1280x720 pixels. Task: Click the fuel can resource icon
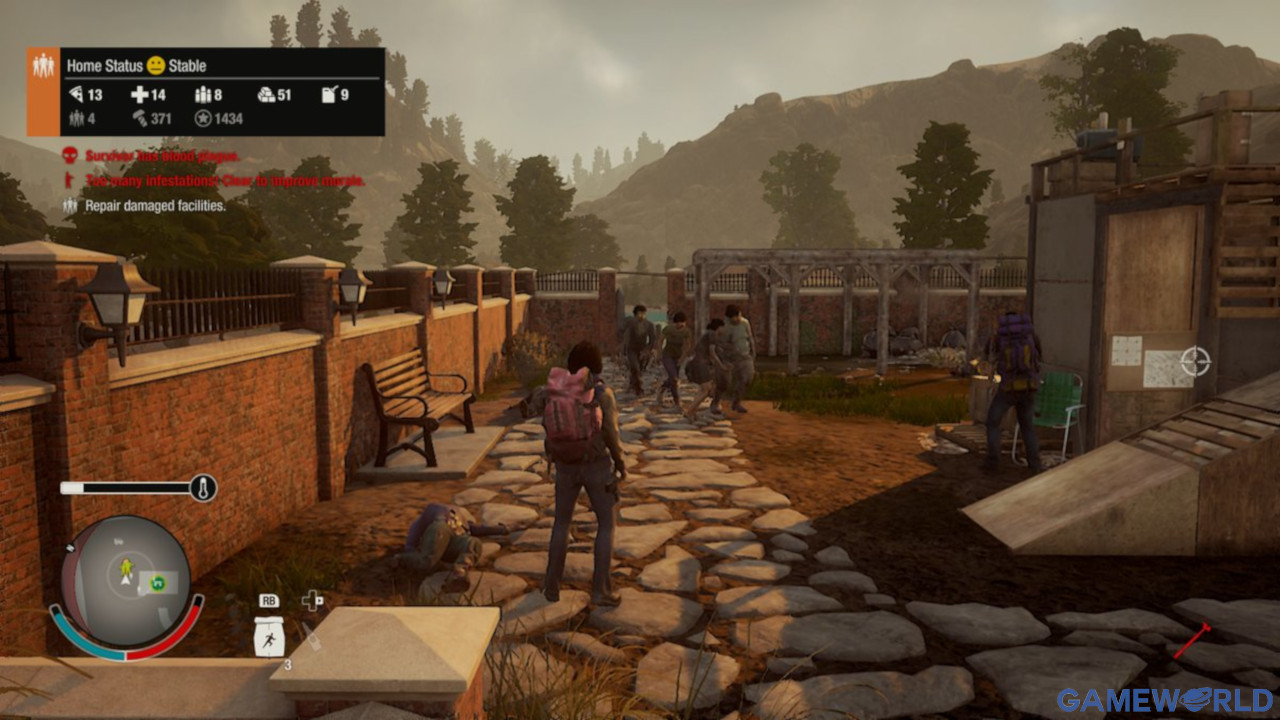329,95
